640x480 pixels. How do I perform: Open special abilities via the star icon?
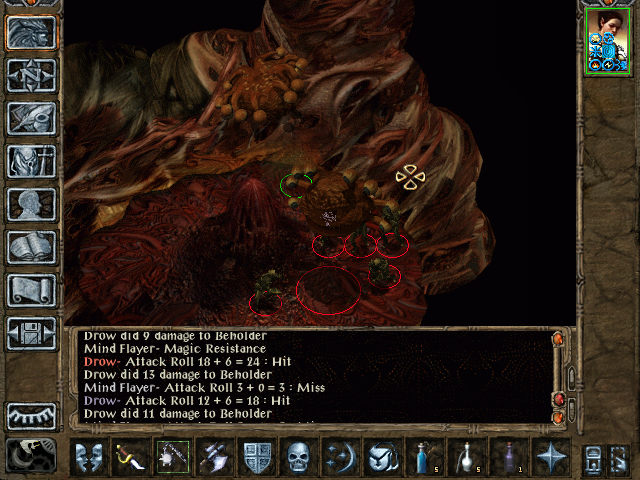[551, 457]
